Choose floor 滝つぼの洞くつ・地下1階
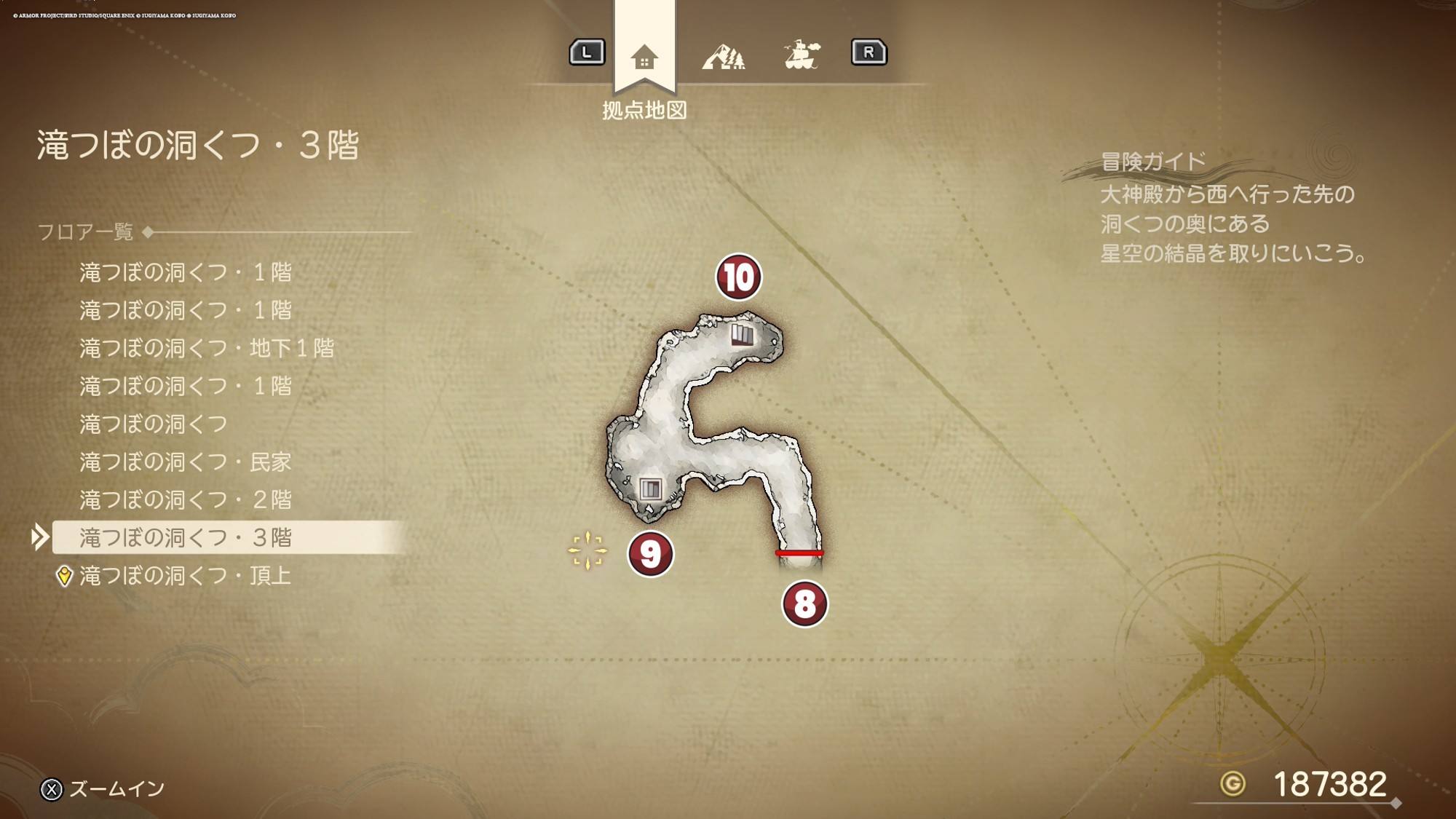The width and height of the screenshot is (1456, 819). [x=207, y=348]
